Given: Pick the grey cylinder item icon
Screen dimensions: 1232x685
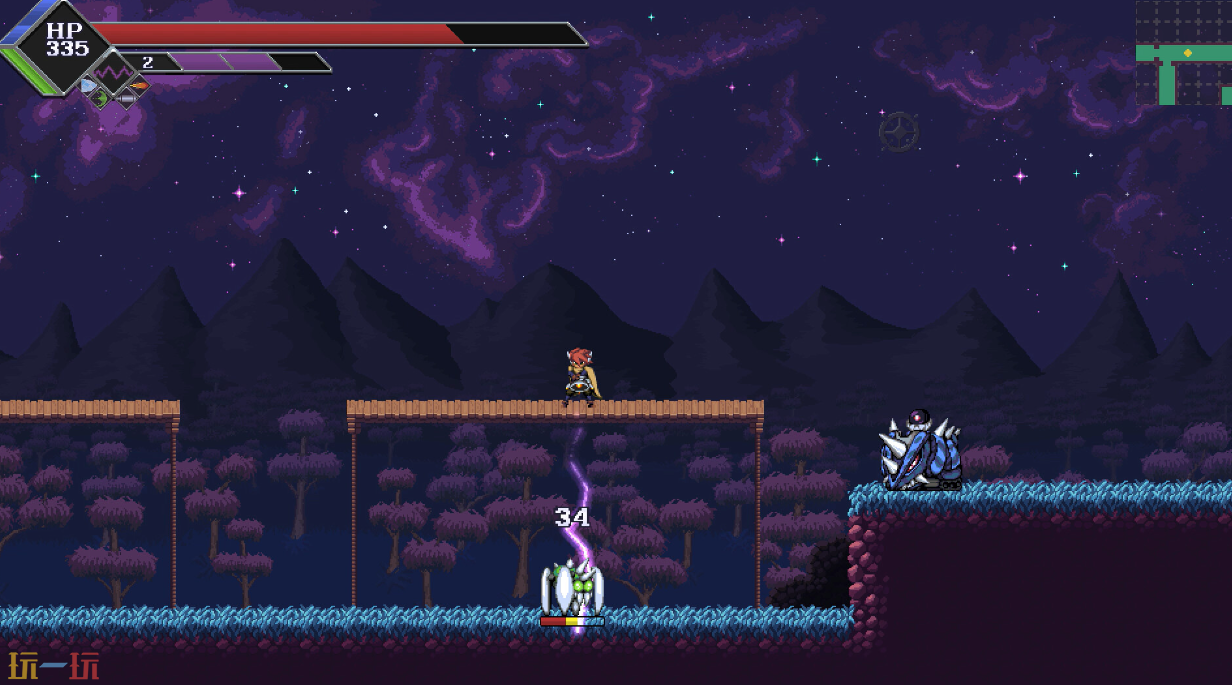Looking at the screenshot, I should tap(126, 98).
